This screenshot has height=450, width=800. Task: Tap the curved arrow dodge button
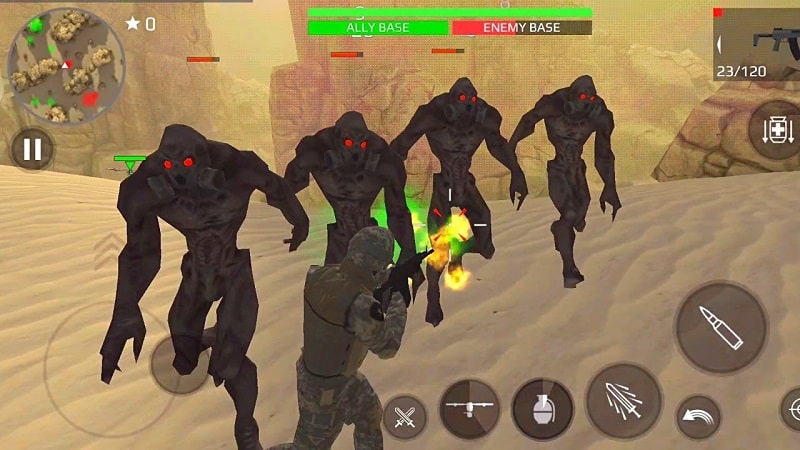point(699,416)
